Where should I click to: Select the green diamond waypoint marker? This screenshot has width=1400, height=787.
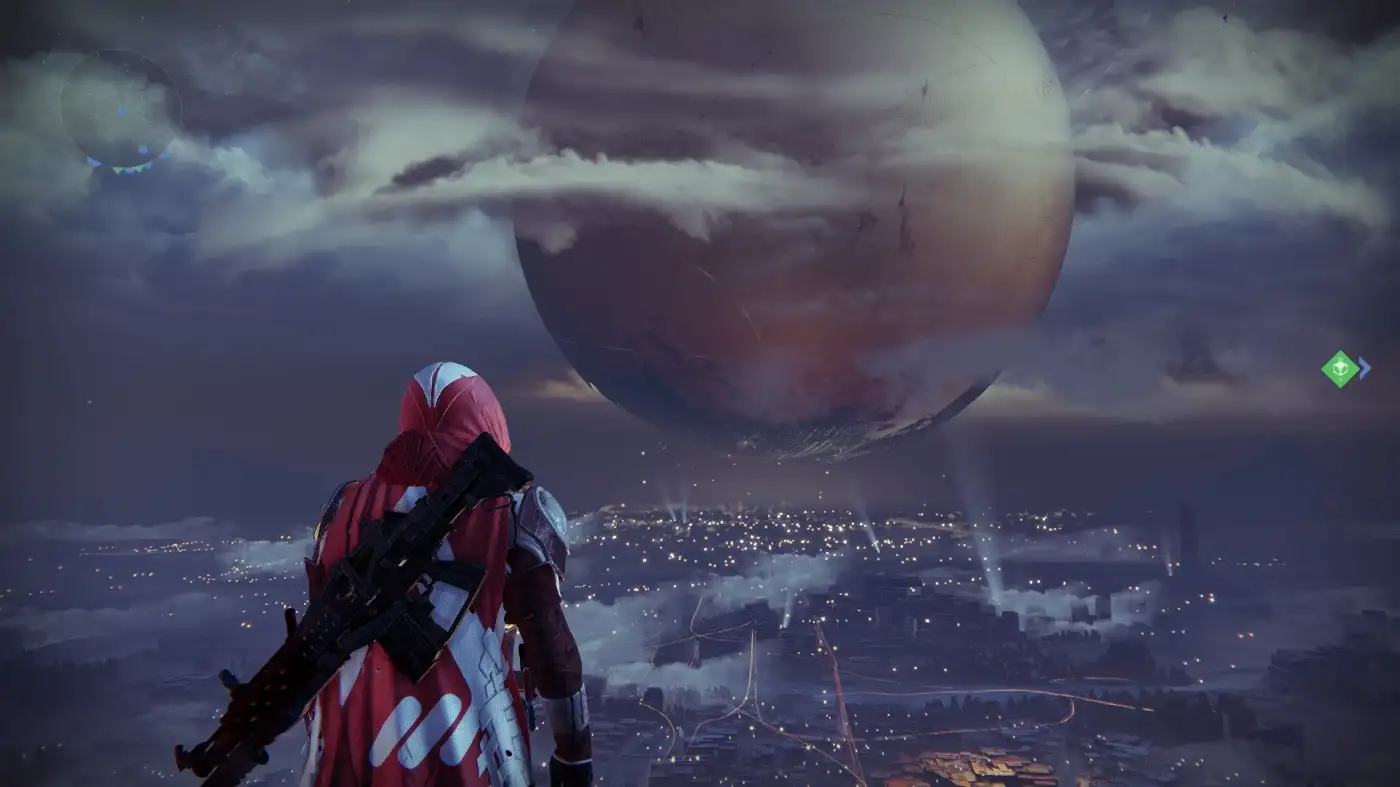click(1339, 368)
